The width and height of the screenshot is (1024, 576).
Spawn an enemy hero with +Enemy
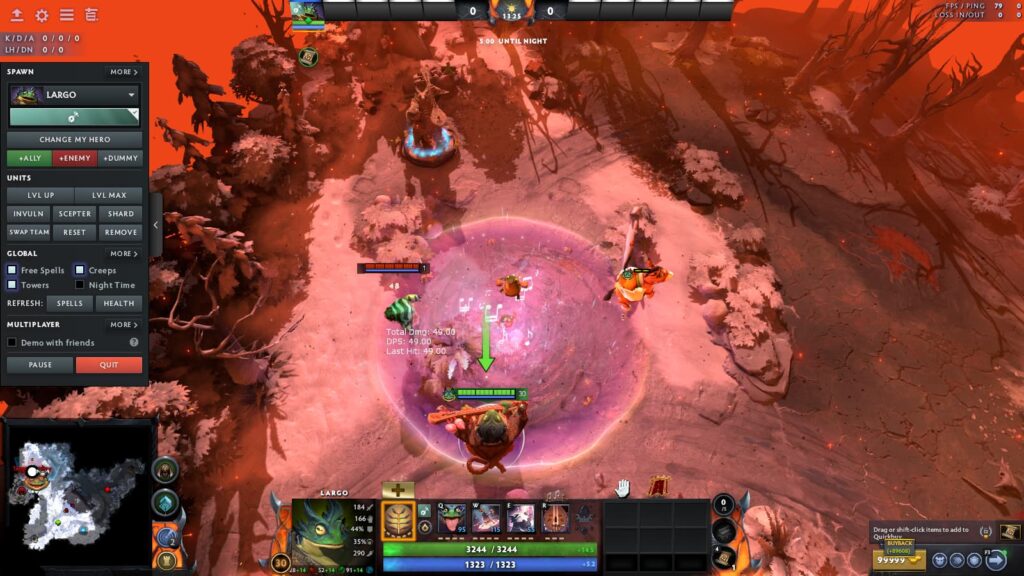pos(75,158)
